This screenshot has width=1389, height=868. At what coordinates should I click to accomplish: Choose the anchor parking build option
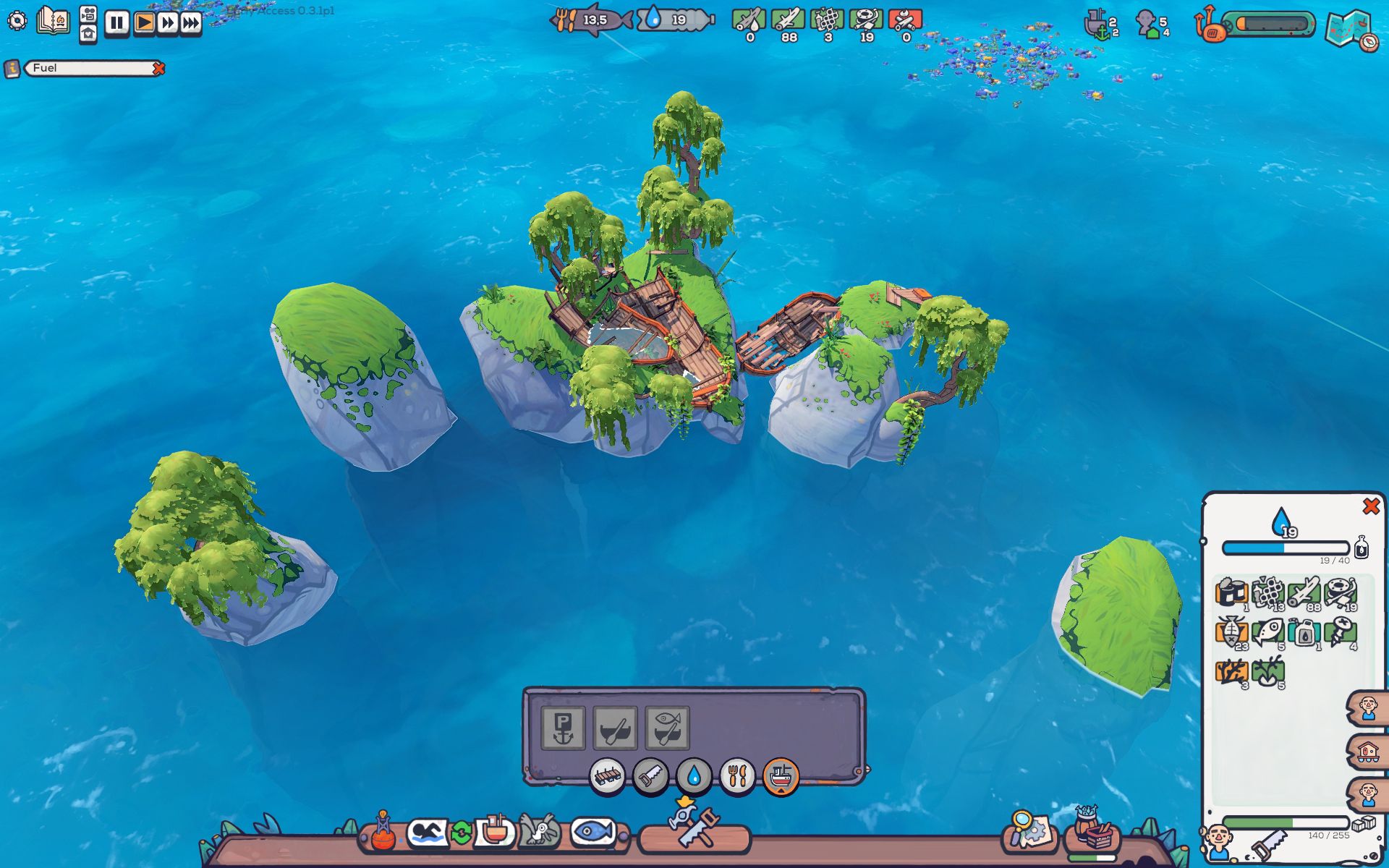point(564,728)
